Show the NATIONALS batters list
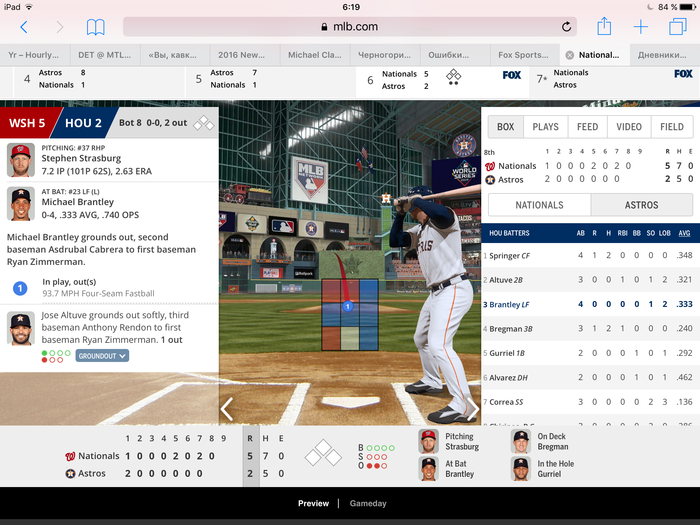The height and width of the screenshot is (525, 700). click(x=539, y=205)
